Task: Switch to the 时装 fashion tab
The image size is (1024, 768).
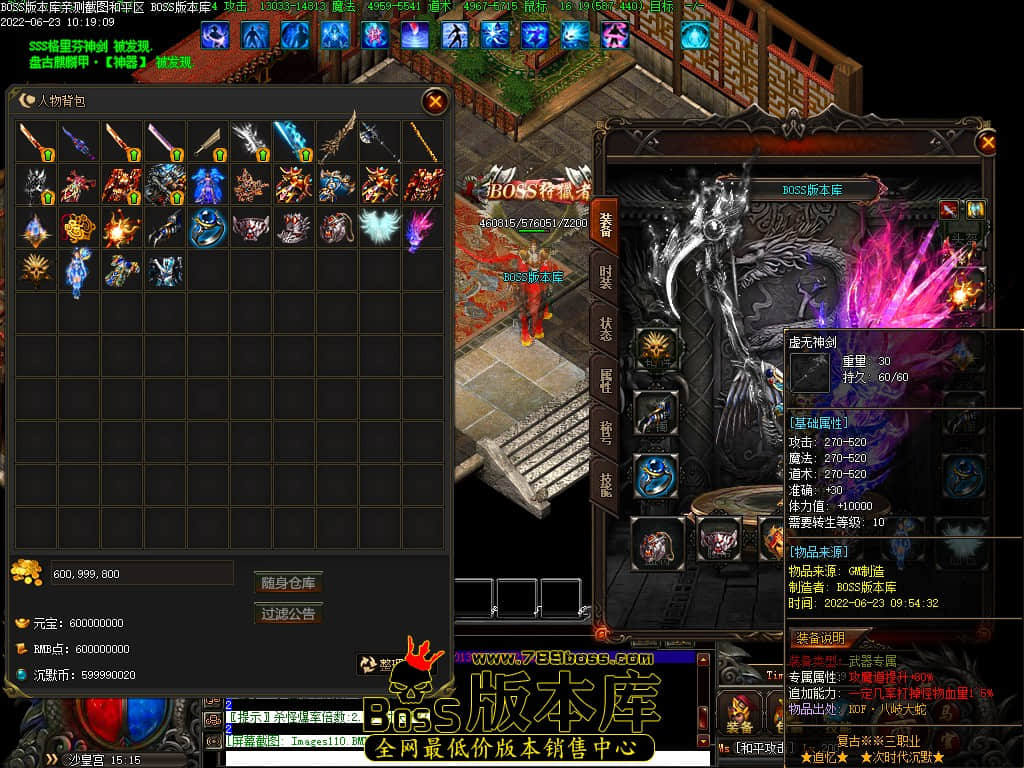Action: tap(605, 276)
